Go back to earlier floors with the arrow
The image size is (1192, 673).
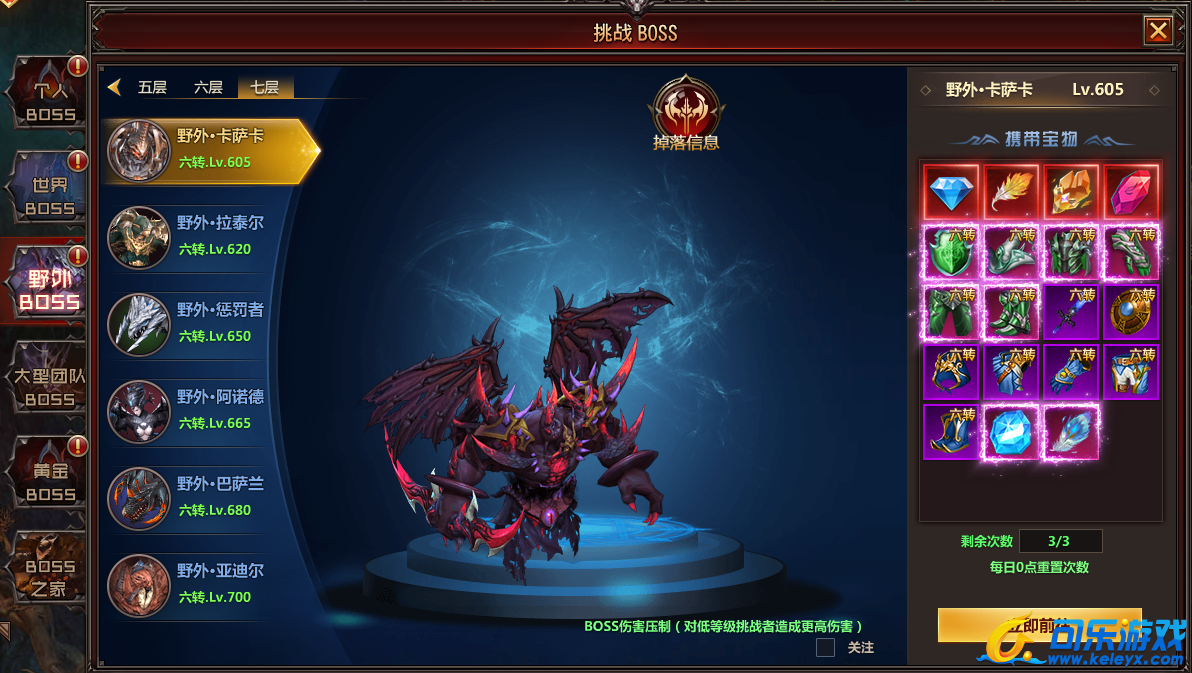click(114, 87)
